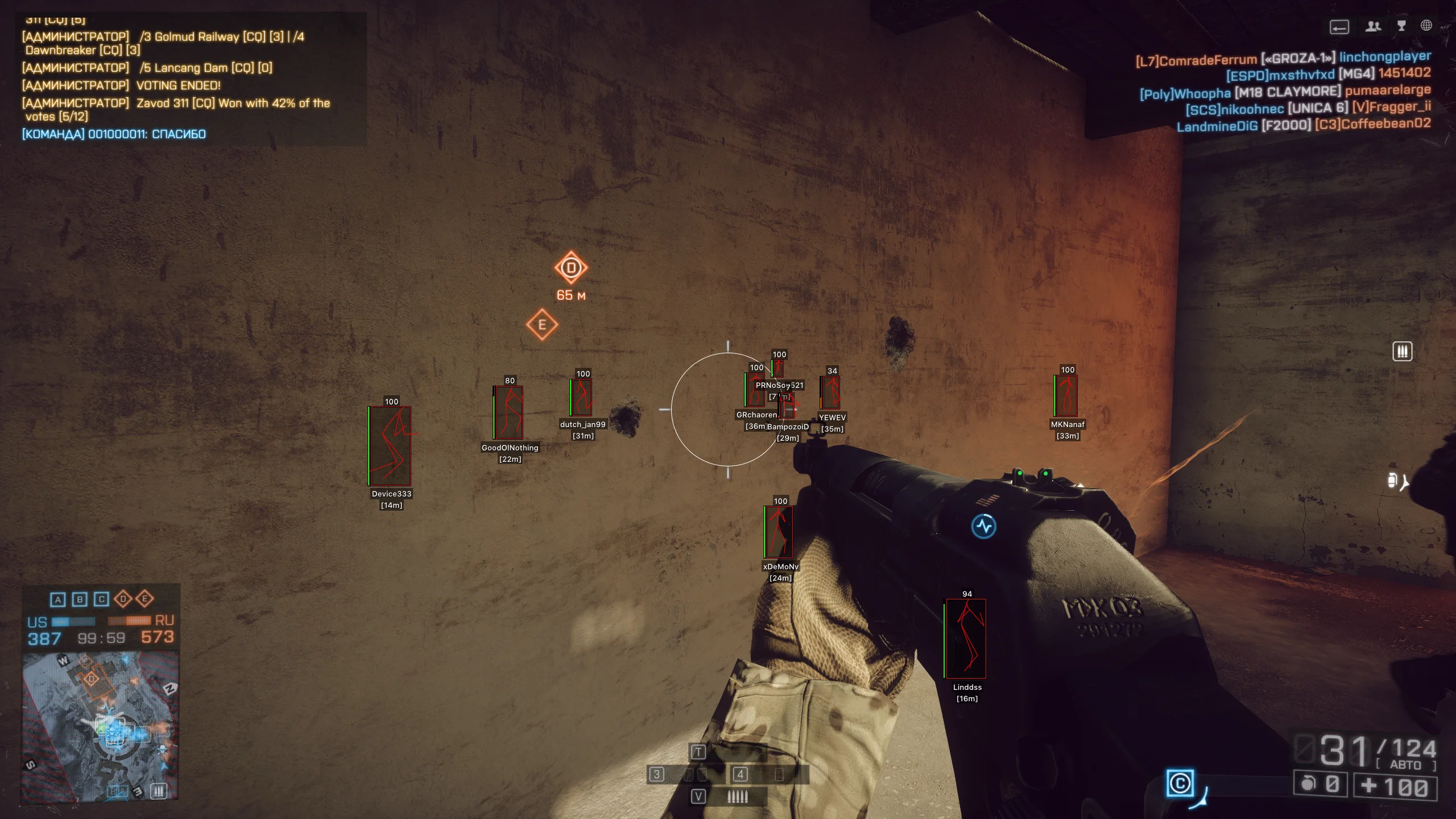Open the squad members icon in the top right
The height and width of the screenshot is (819, 1456).
tap(1374, 26)
